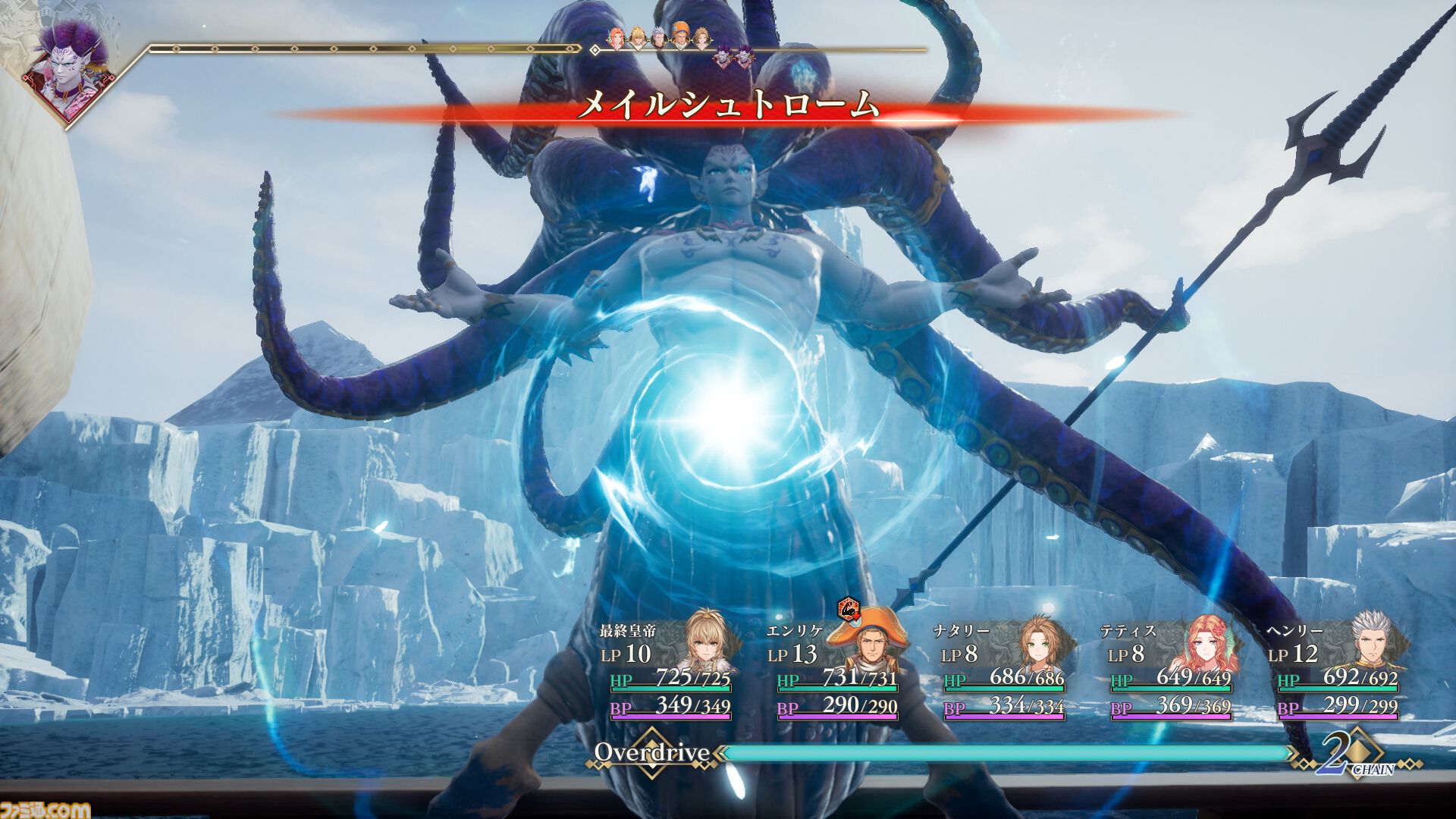Image resolution: width=1456 pixels, height=819 pixels.
Task: Activate the Overdrive gauge emblem
Action: tap(651, 753)
